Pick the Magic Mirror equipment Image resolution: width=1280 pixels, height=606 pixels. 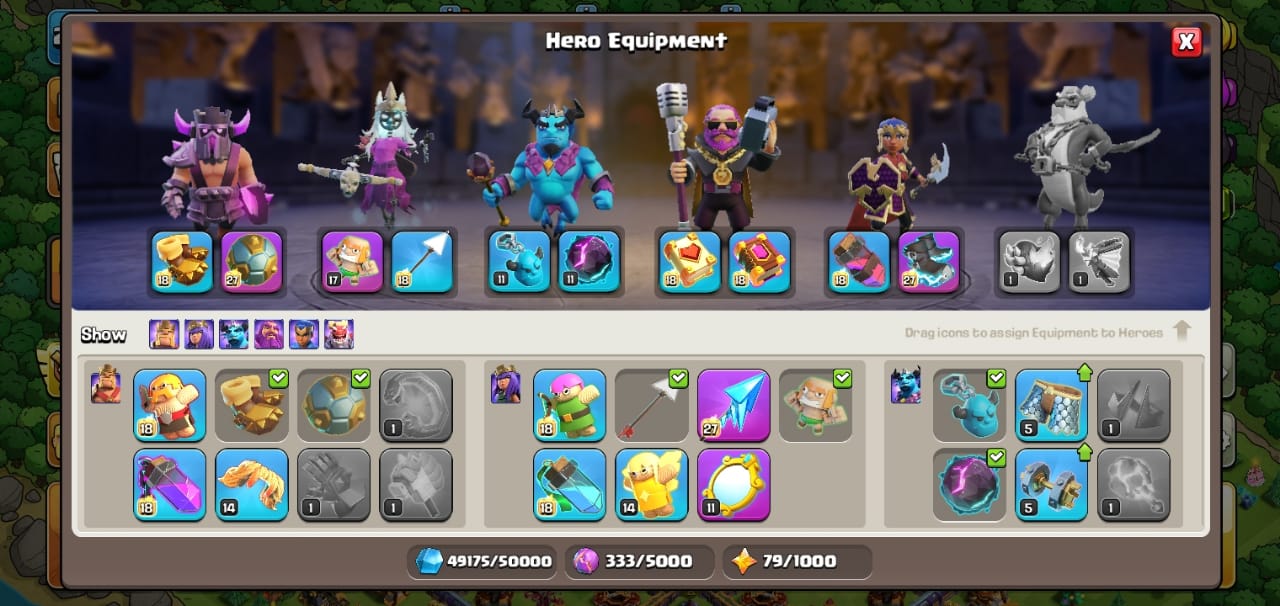(x=733, y=484)
